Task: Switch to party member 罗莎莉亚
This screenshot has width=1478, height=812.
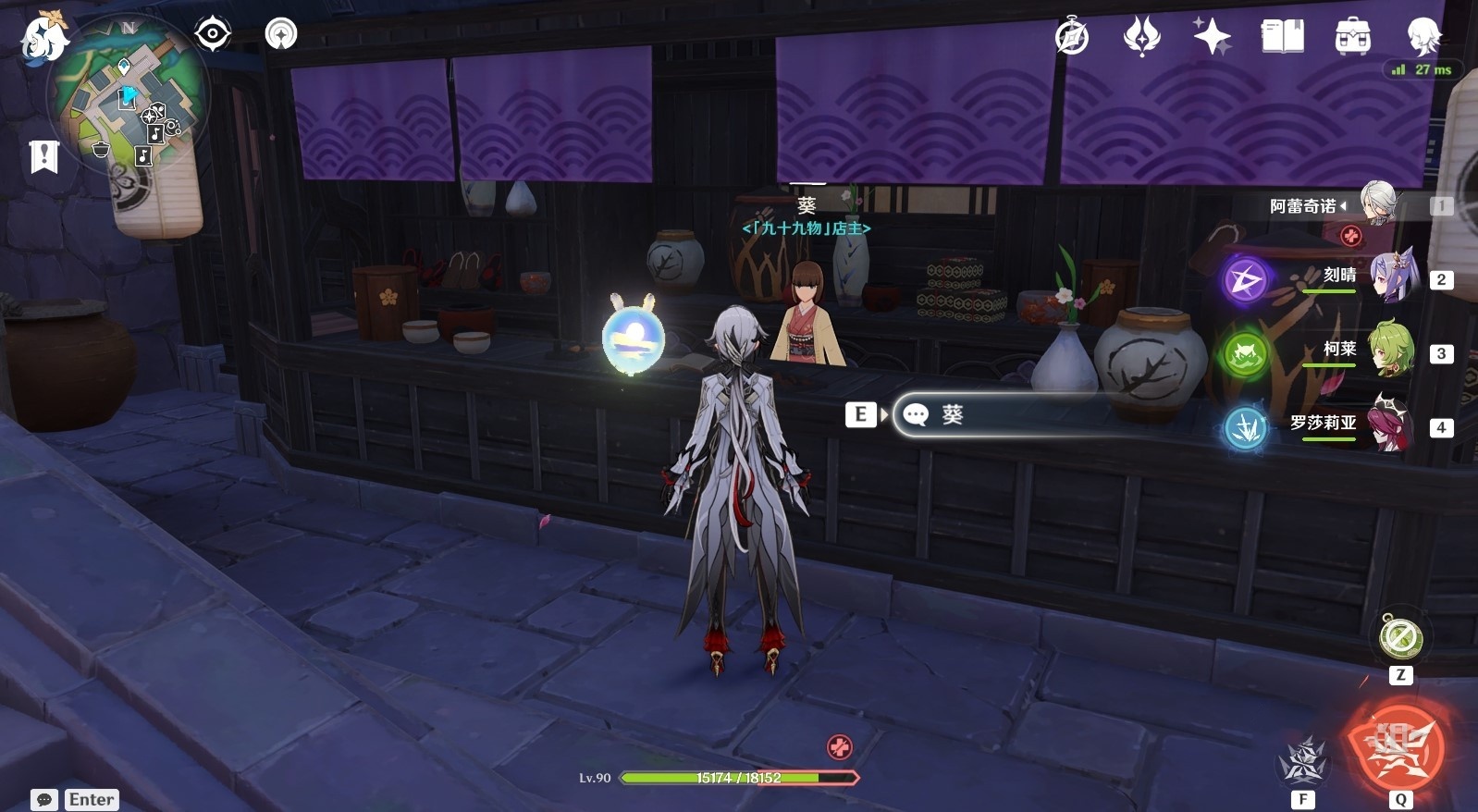Action: click(1392, 425)
